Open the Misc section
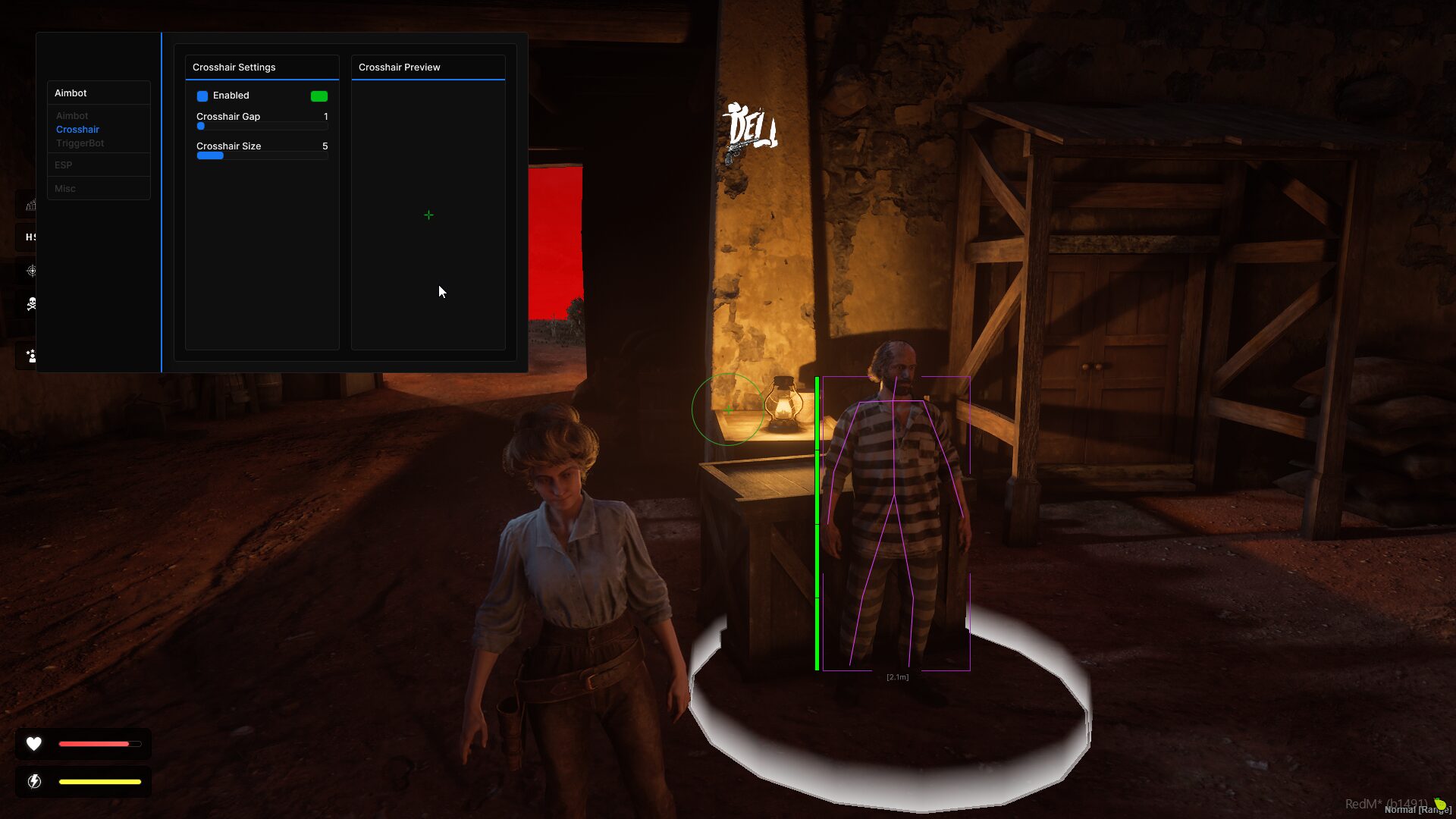 pyautogui.click(x=65, y=188)
